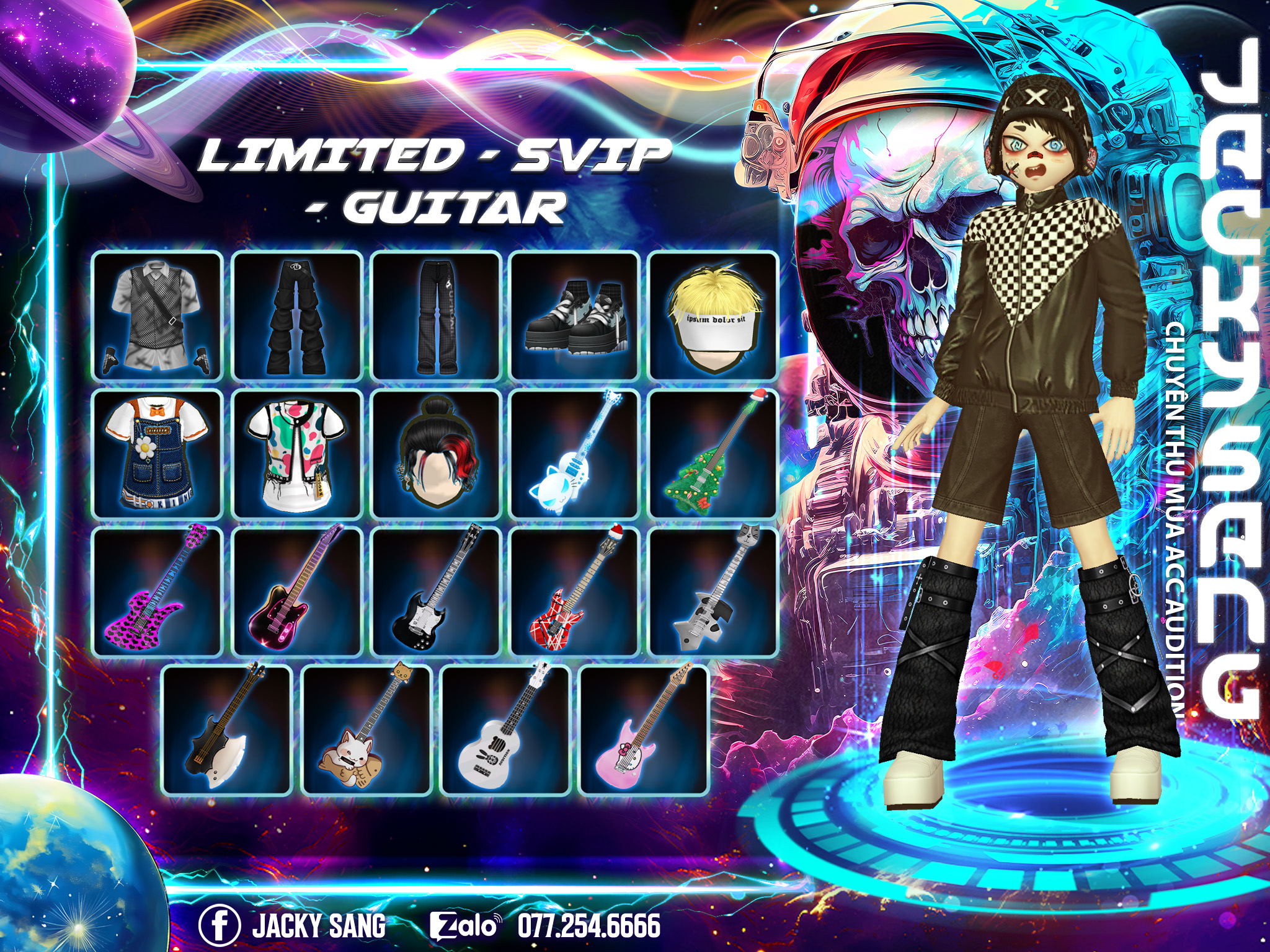The height and width of the screenshot is (952, 1270).
Task: Pick the white rabbit ukulele slot
Action: click(505, 730)
